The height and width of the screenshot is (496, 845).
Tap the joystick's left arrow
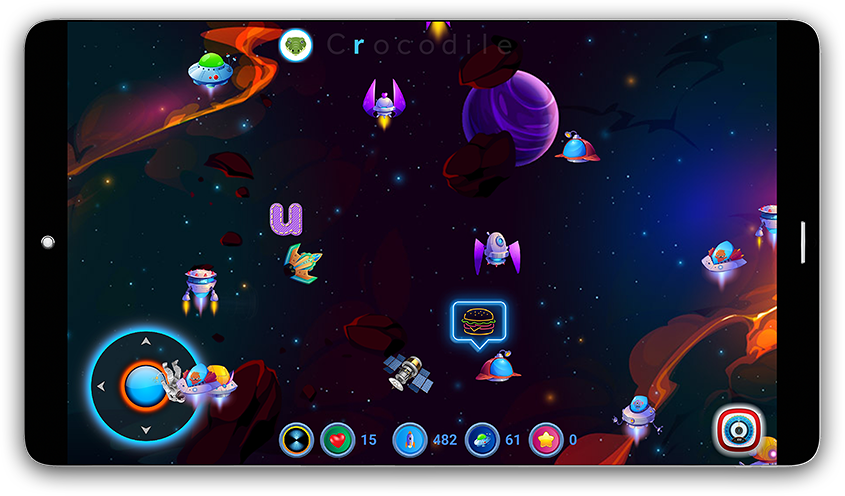[100, 387]
